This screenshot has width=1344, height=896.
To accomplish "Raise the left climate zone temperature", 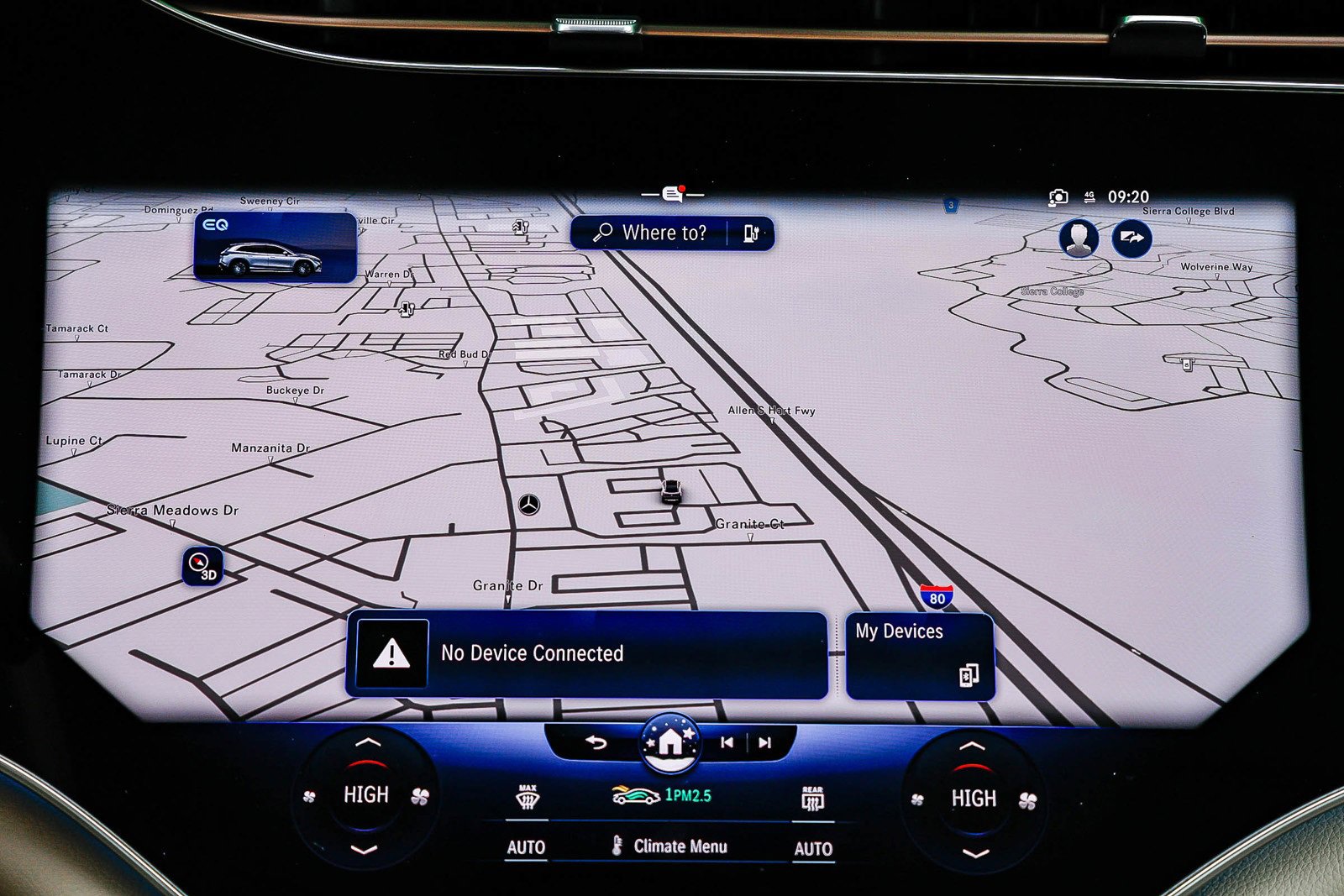I will click(367, 742).
